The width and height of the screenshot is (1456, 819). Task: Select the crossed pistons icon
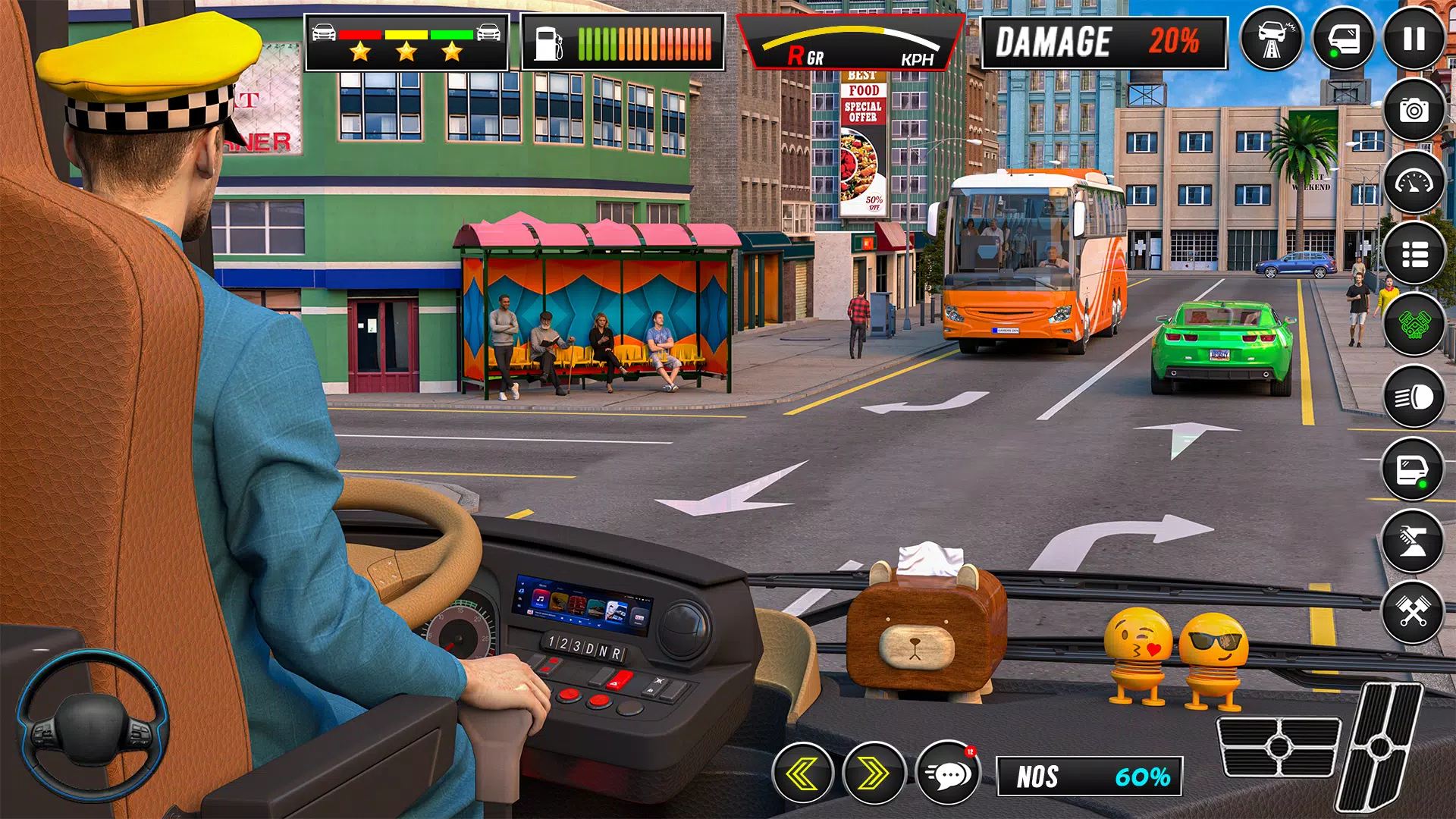coord(1412,611)
